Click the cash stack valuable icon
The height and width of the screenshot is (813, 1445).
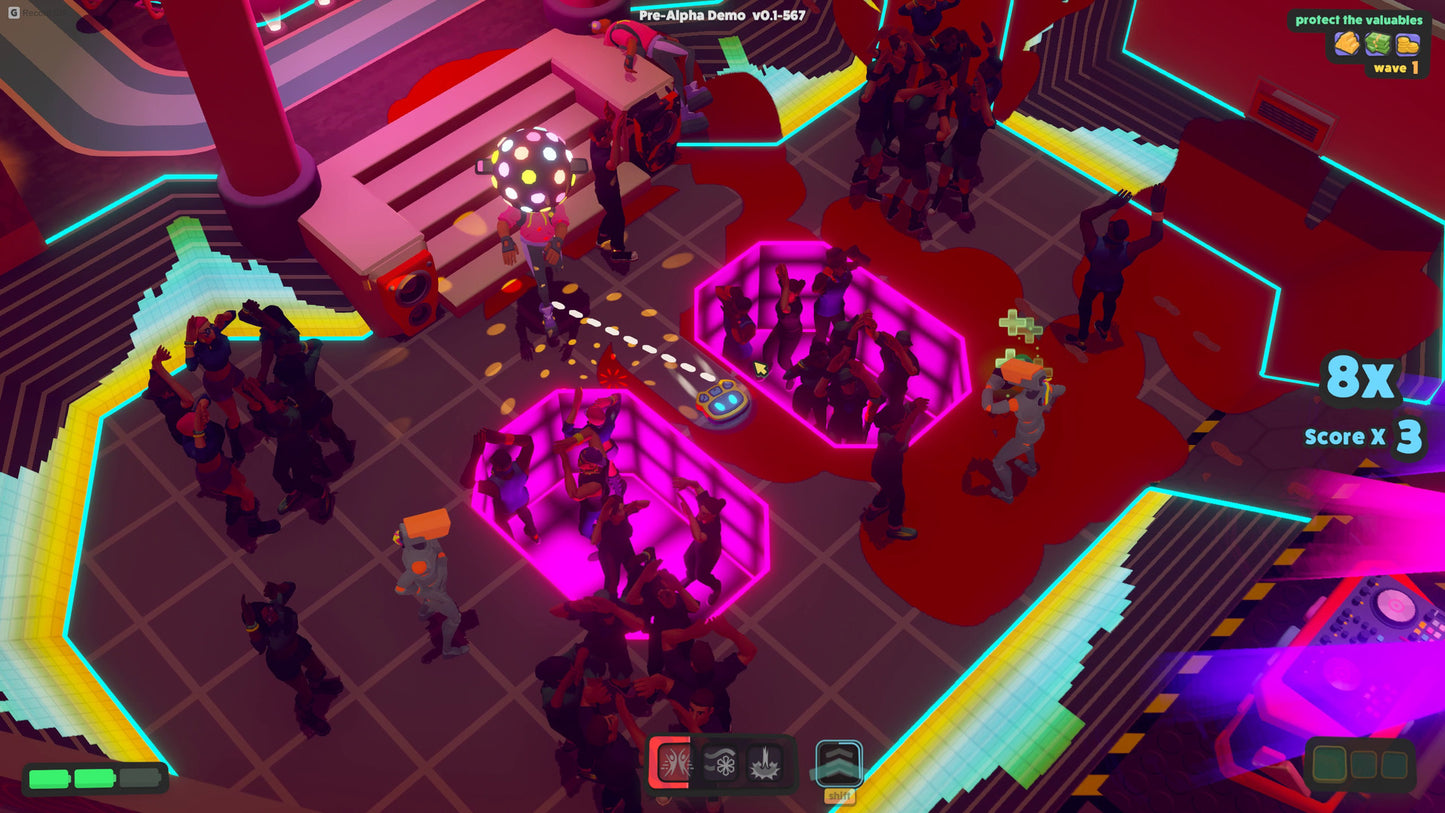tap(1379, 44)
